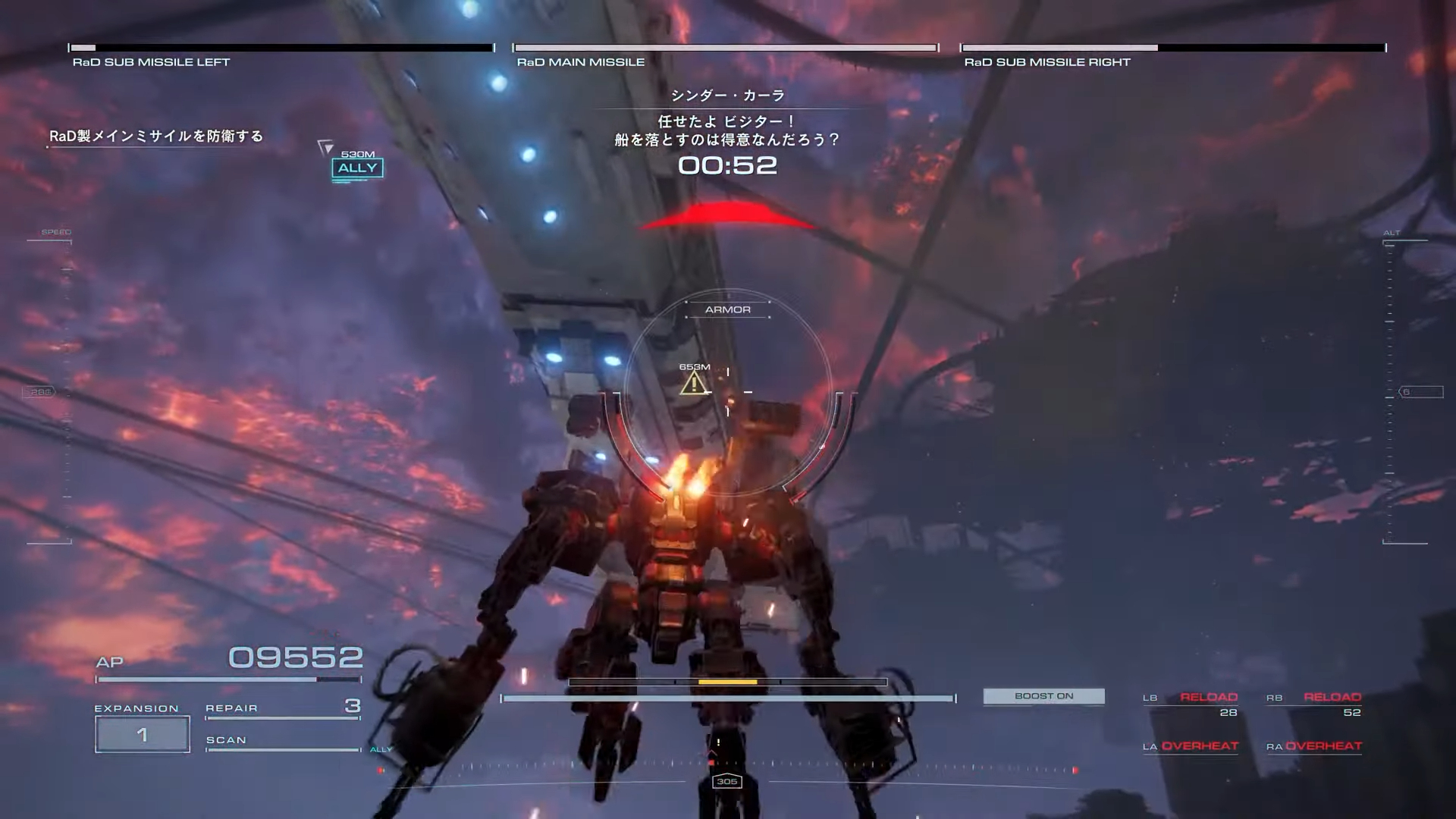The width and height of the screenshot is (1456, 819).
Task: Use the Repair kit slot
Action: [282, 708]
